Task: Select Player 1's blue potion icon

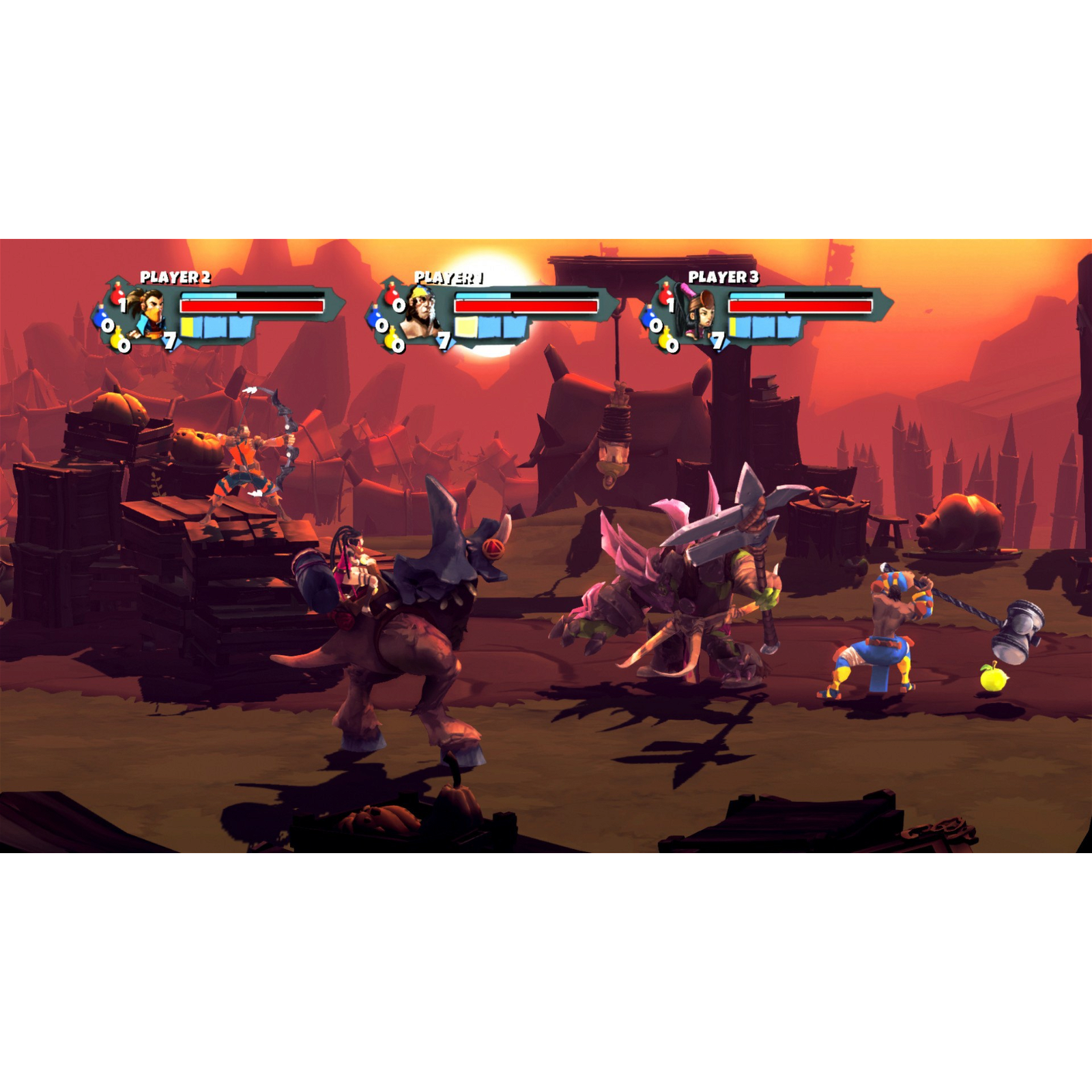Action: [x=374, y=319]
